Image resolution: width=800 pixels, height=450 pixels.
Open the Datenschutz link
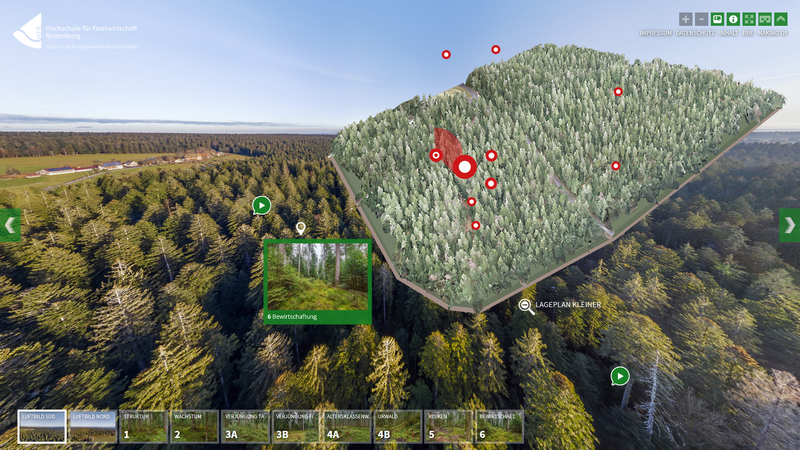694,33
